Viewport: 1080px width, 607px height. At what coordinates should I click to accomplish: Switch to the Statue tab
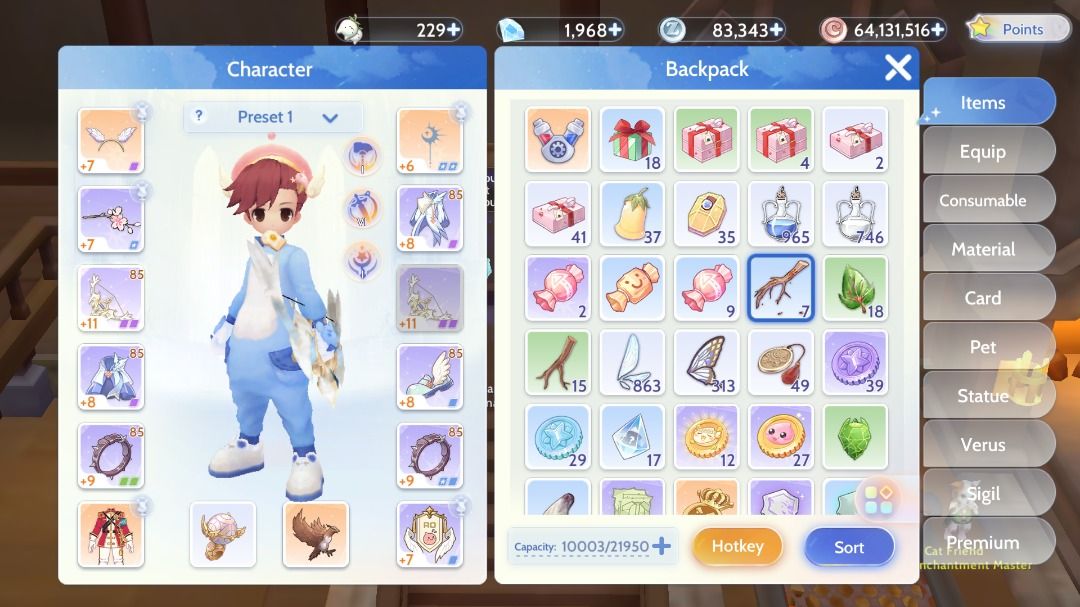(x=982, y=396)
